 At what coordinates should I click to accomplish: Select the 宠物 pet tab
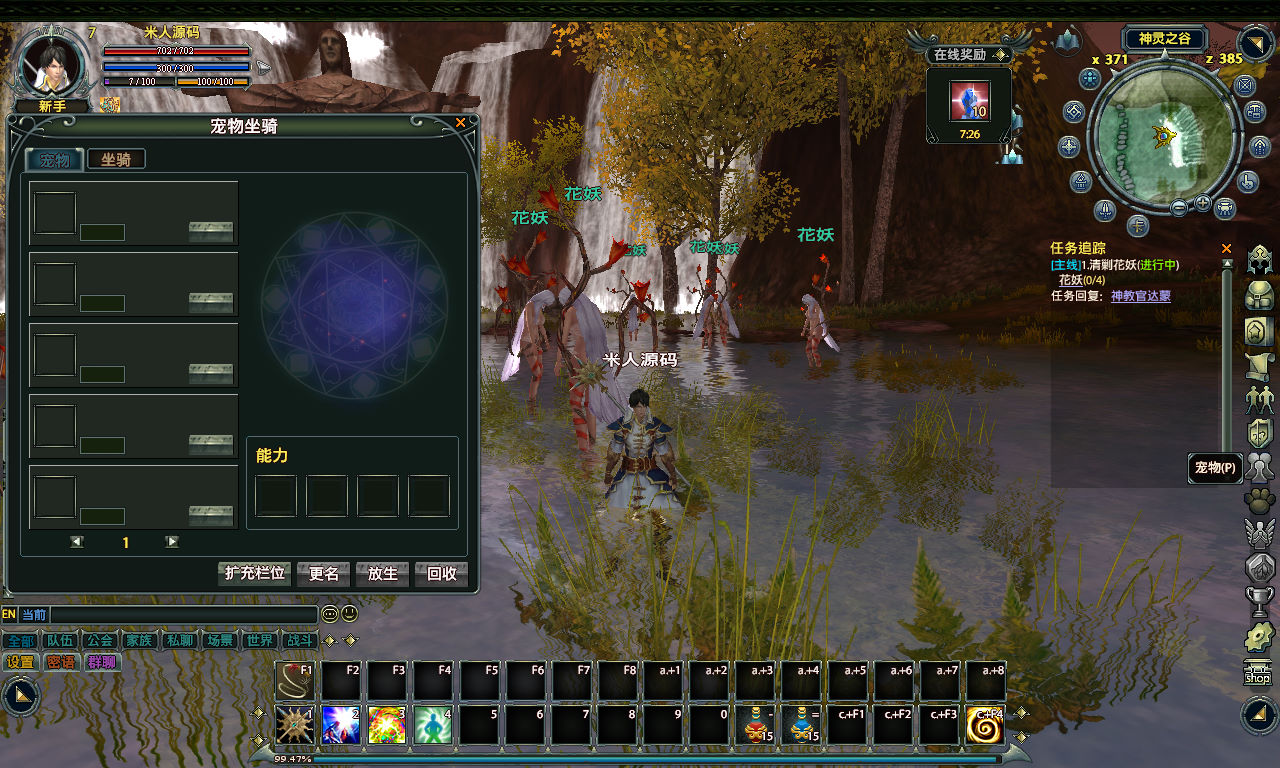55,160
